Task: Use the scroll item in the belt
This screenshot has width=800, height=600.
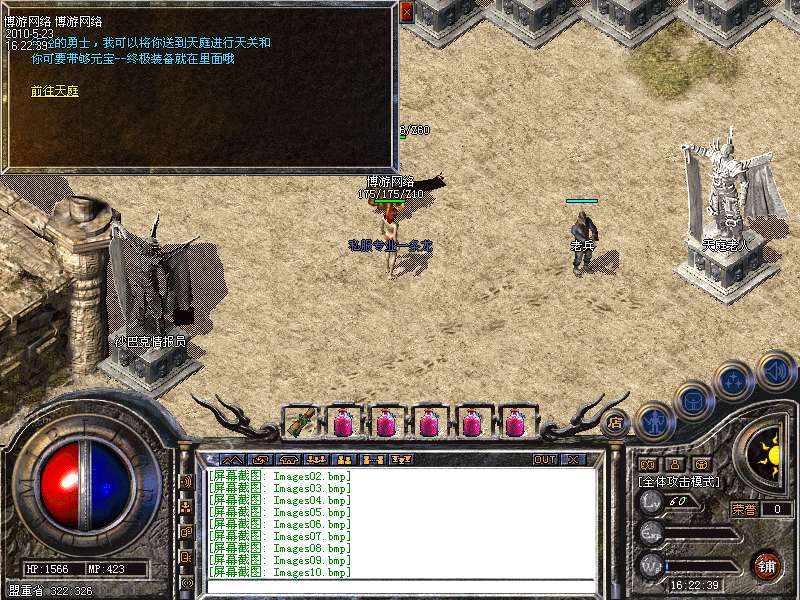Action: pos(299,422)
